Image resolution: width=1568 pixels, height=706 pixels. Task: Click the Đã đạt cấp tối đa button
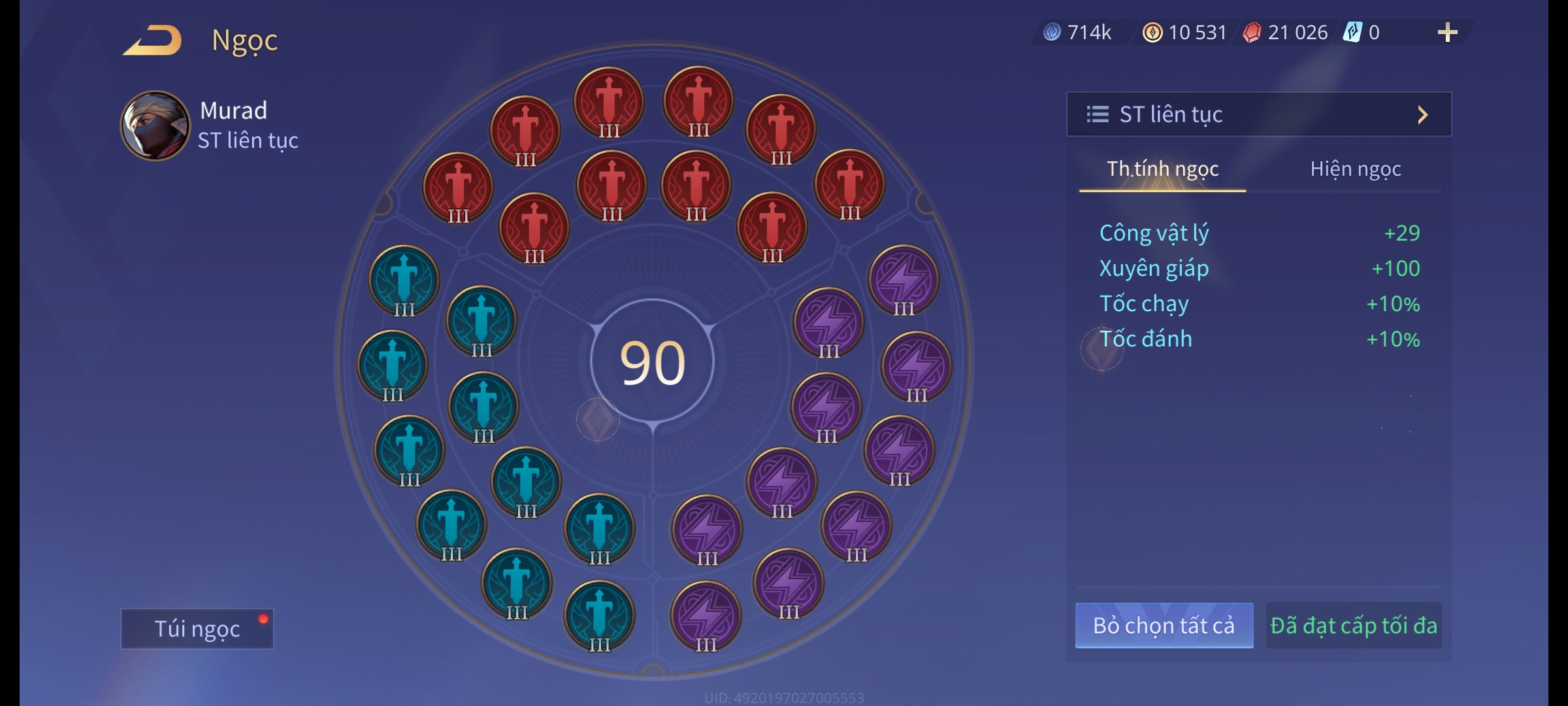pyautogui.click(x=1353, y=626)
